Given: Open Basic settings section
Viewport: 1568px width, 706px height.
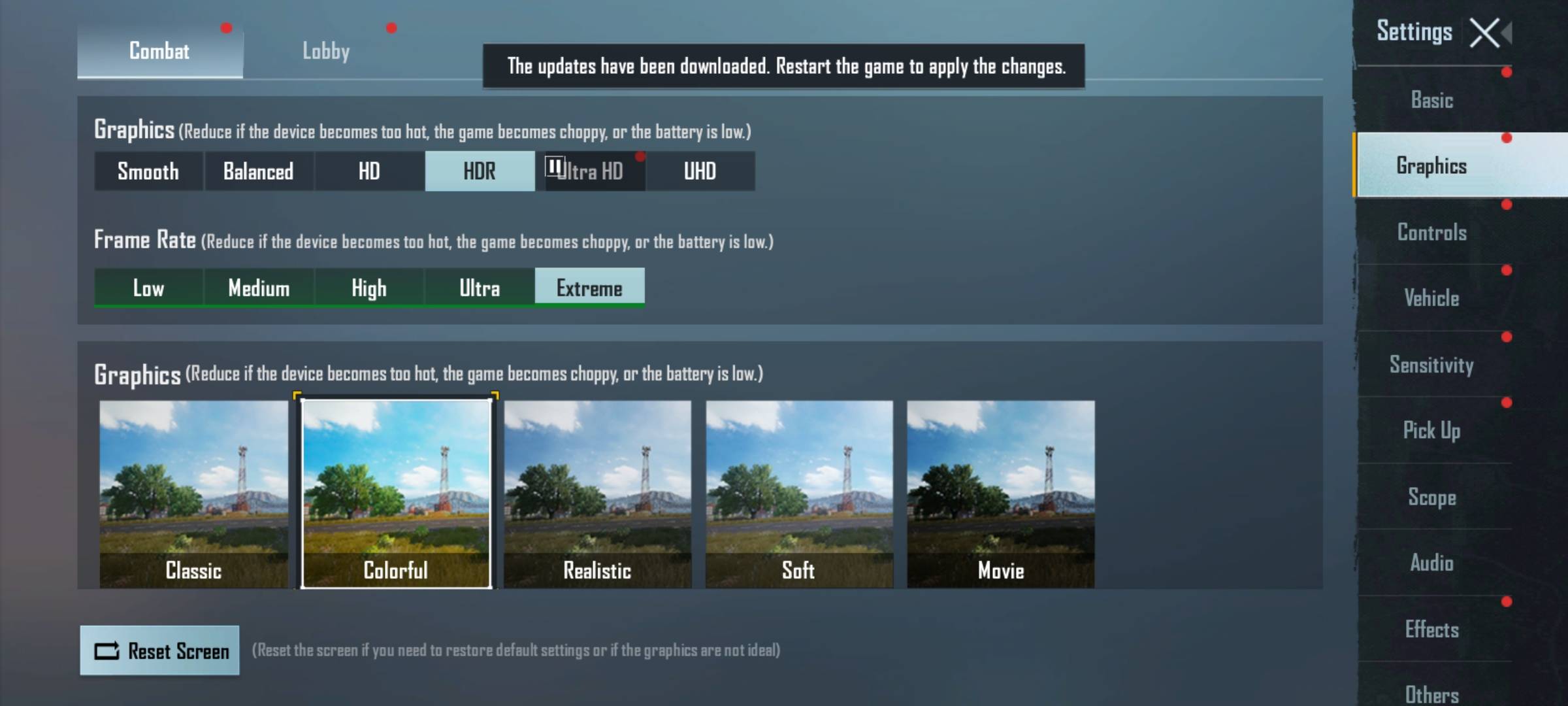Looking at the screenshot, I should point(1432,101).
